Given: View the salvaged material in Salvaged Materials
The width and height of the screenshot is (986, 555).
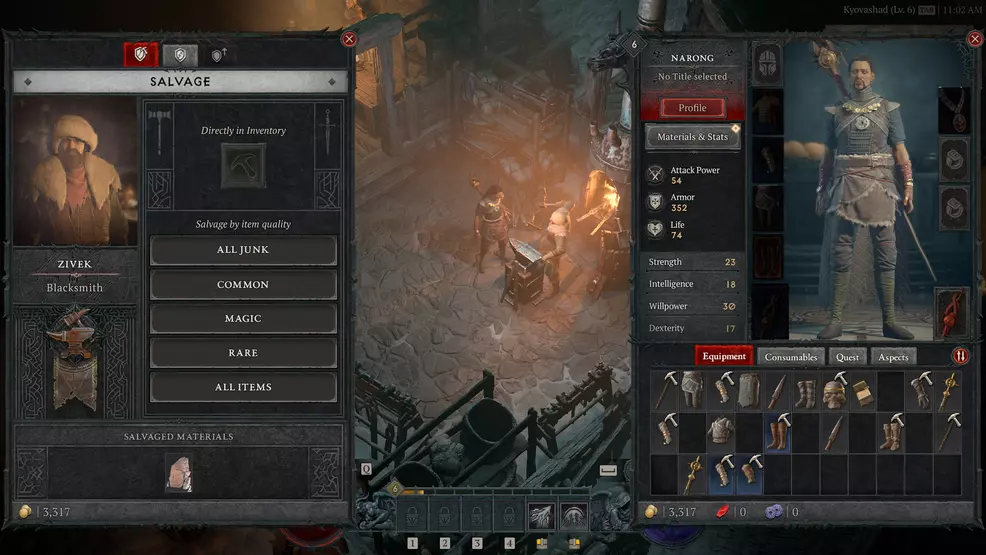Looking at the screenshot, I should coord(179,472).
